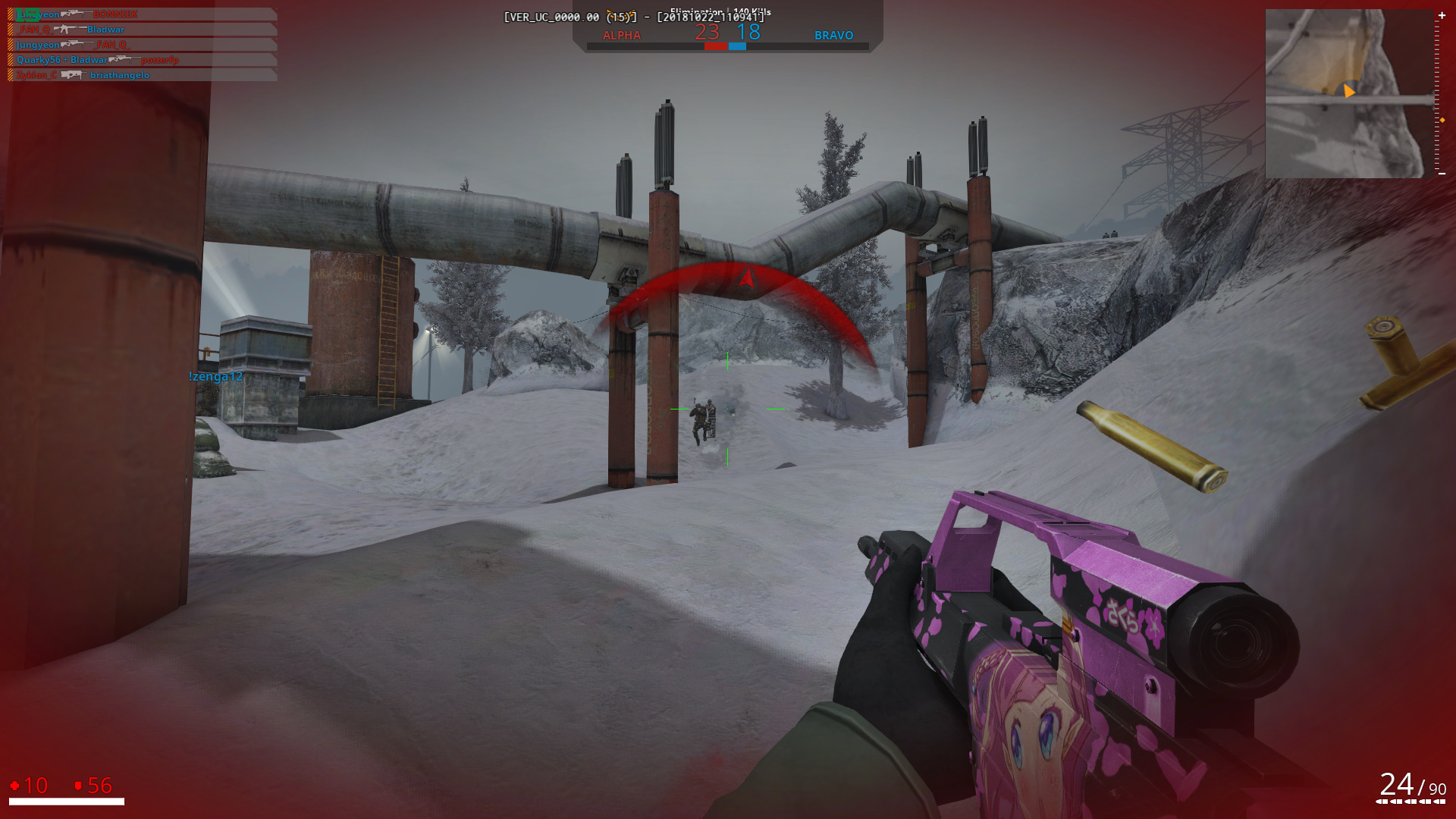Click the sniper icon in the Quarky56 assist entry

(x=125, y=60)
